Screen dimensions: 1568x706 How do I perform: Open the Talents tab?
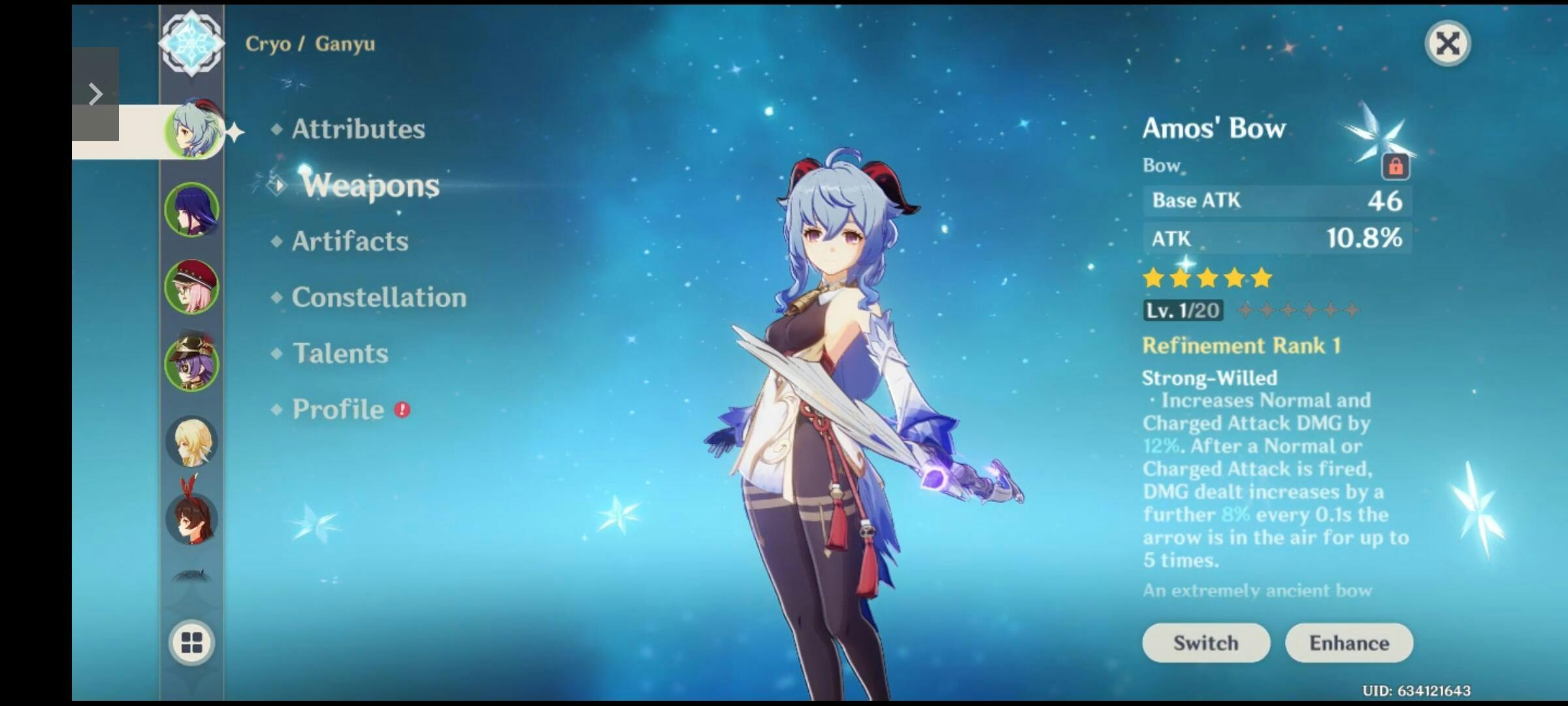[x=340, y=354]
